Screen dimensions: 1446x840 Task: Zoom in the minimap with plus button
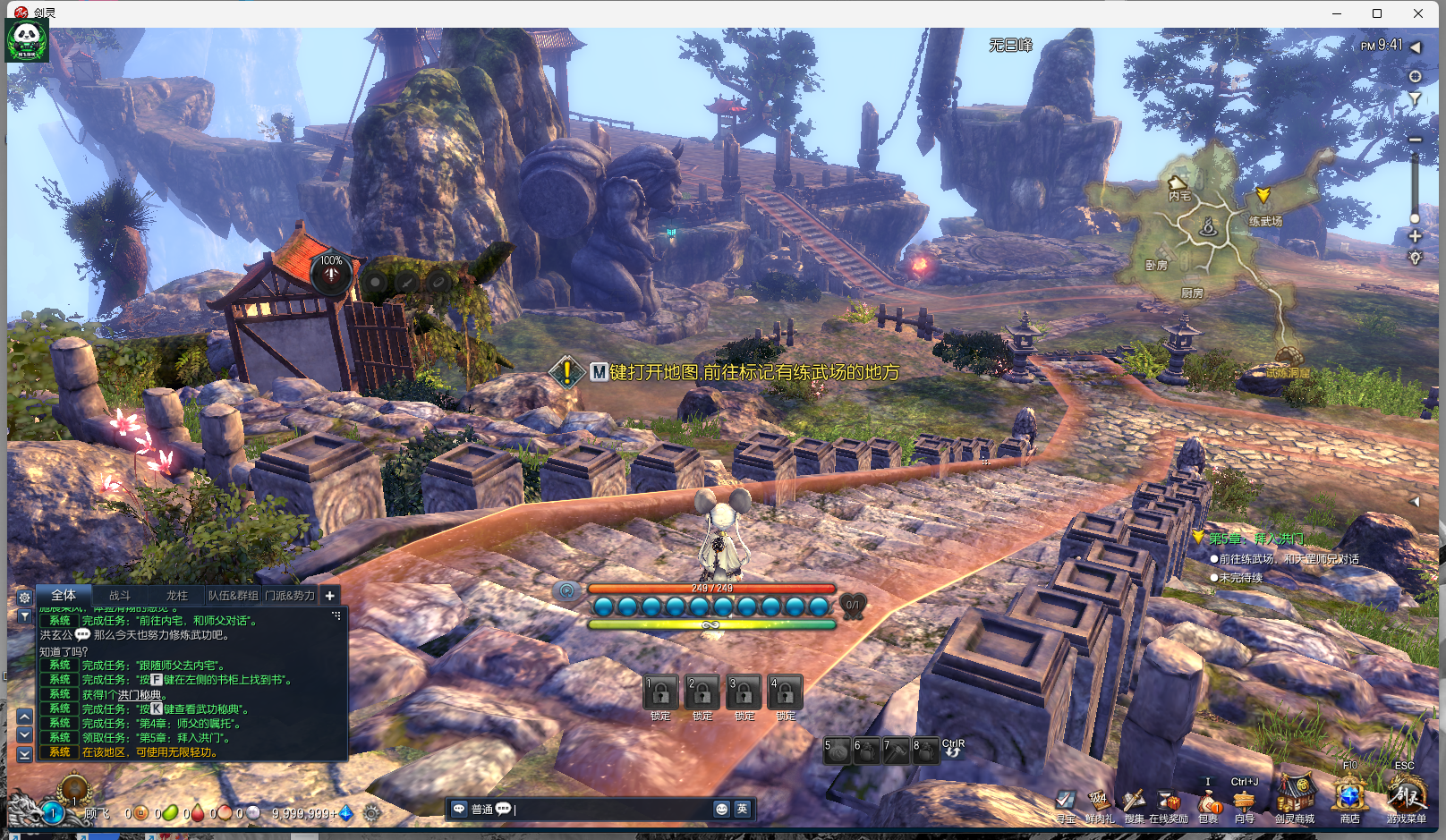pyautogui.click(x=1415, y=236)
